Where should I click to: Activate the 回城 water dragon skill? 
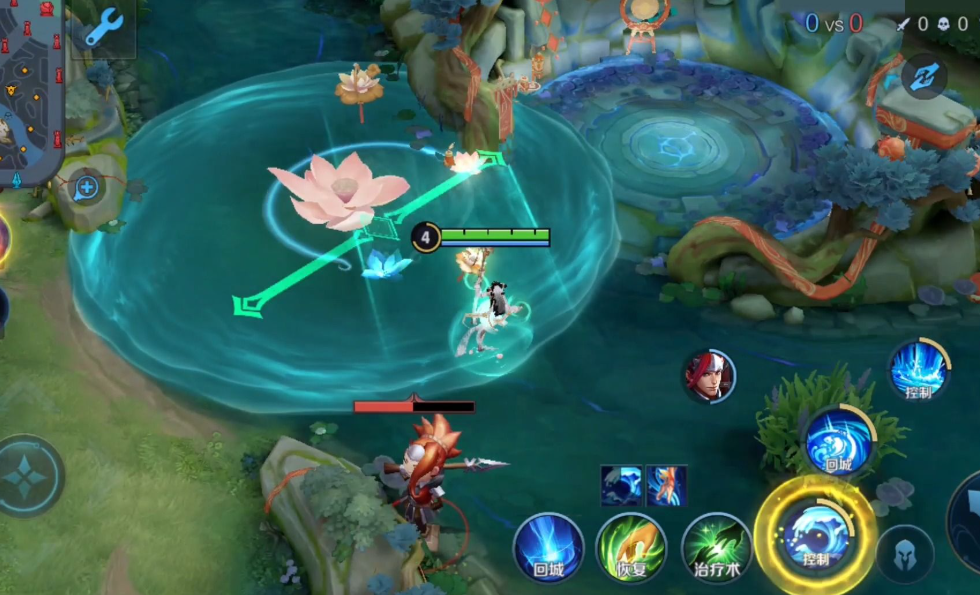[837, 441]
